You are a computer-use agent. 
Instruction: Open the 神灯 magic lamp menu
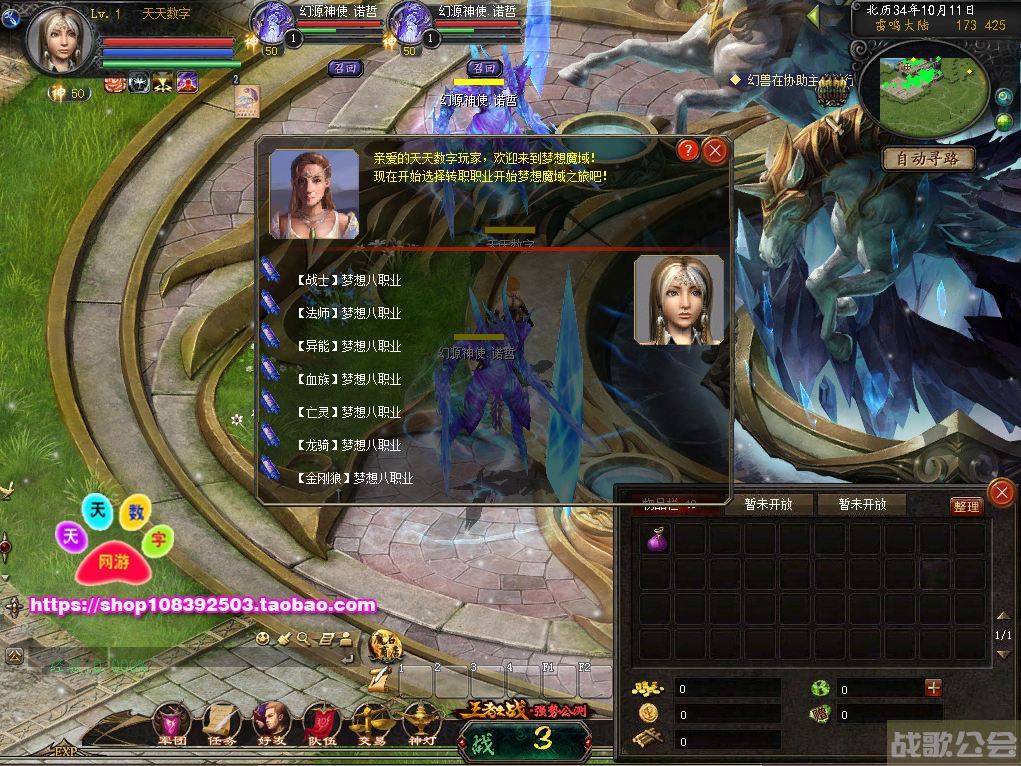click(x=421, y=722)
